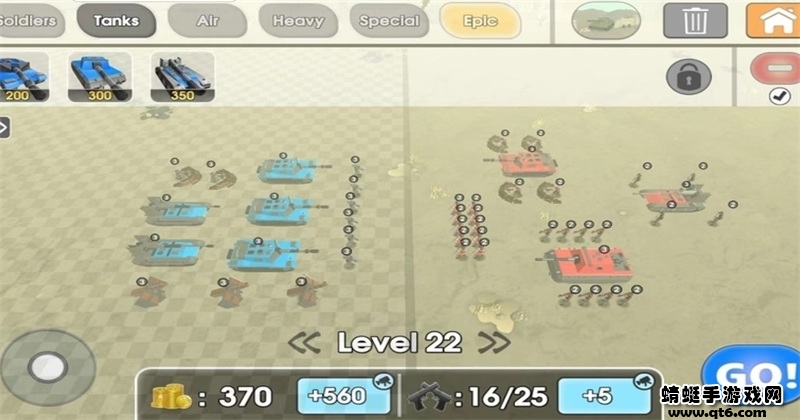
Task: Tap the round tank preview button
Action: tap(606, 21)
